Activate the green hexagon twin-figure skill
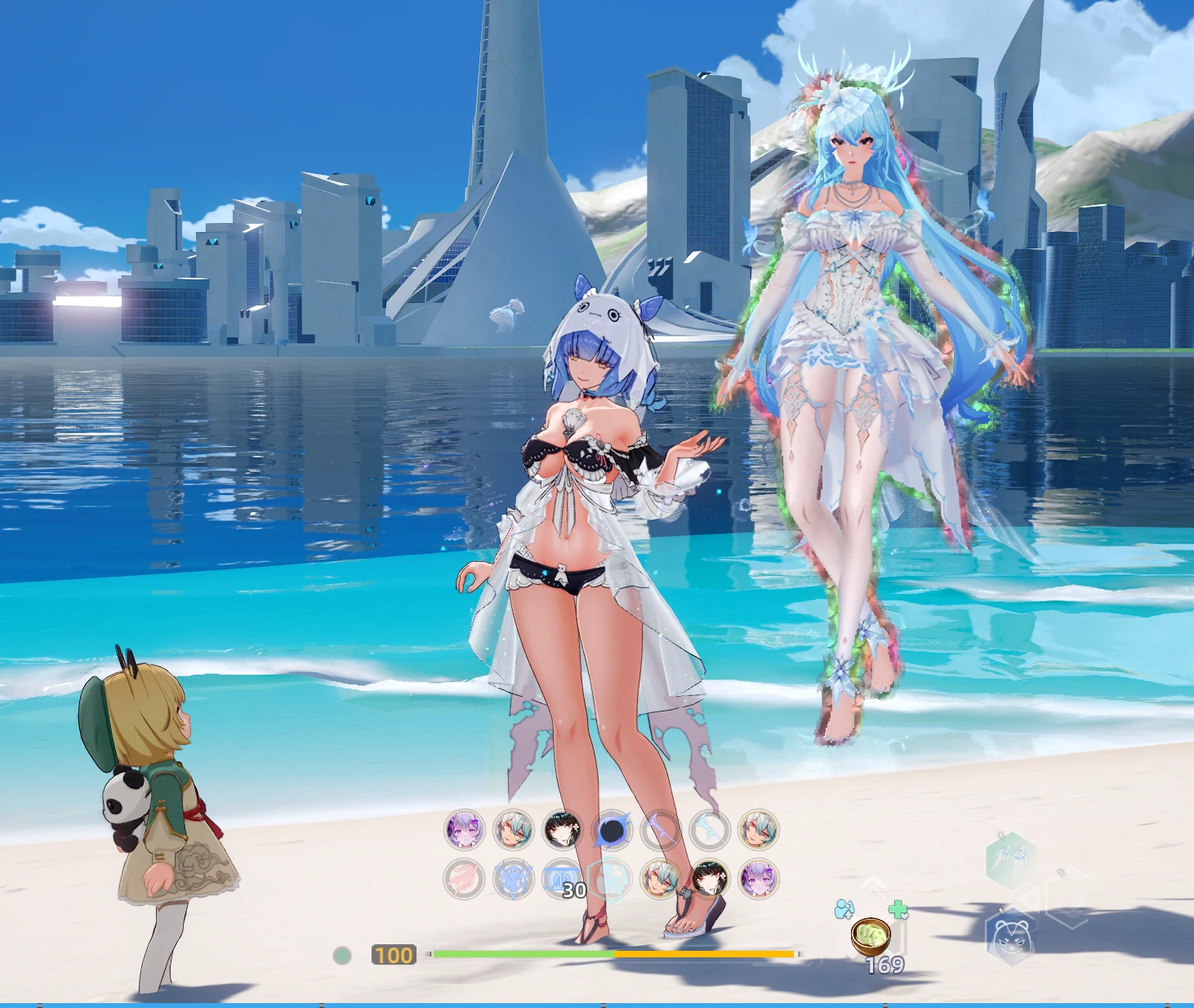Screen dimensions: 1194x1008 1011,859
